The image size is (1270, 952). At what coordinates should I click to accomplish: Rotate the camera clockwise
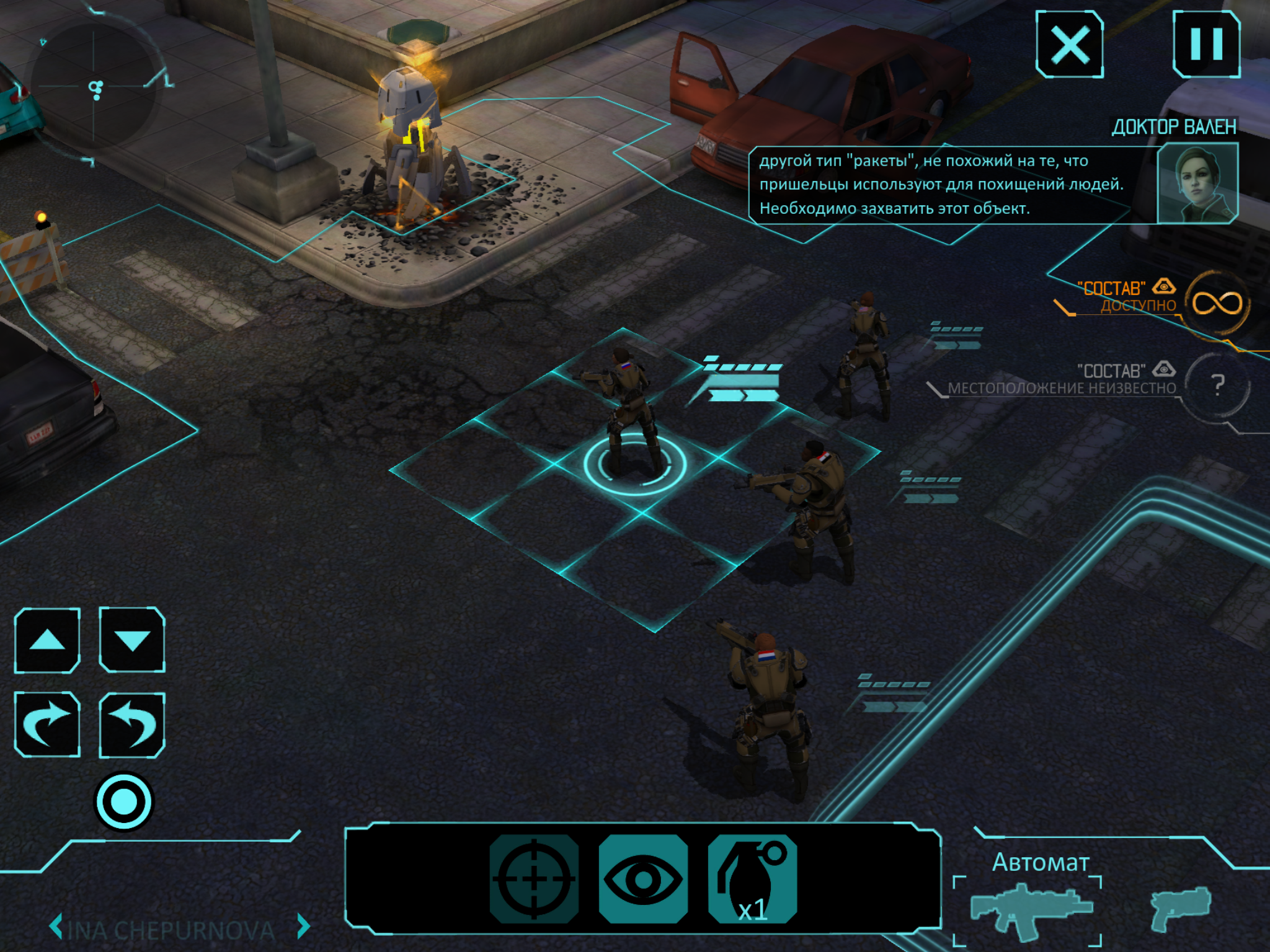[x=48, y=724]
